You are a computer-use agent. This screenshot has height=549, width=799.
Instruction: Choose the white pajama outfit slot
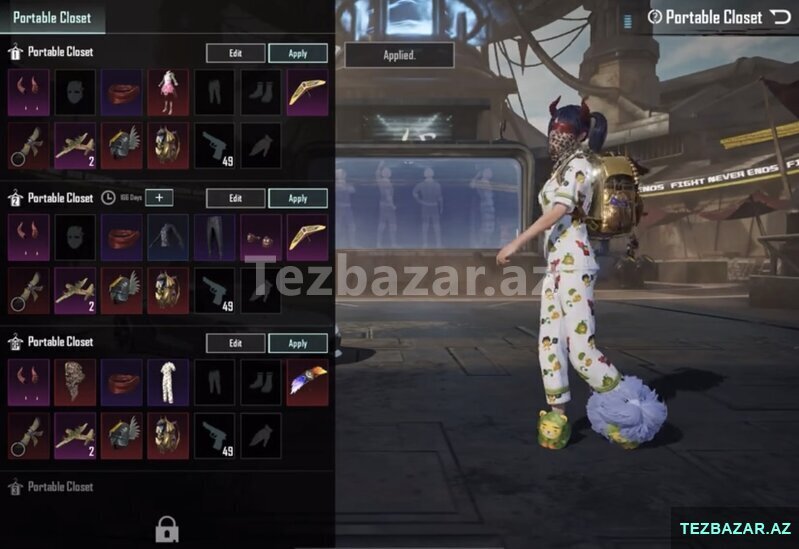point(168,382)
